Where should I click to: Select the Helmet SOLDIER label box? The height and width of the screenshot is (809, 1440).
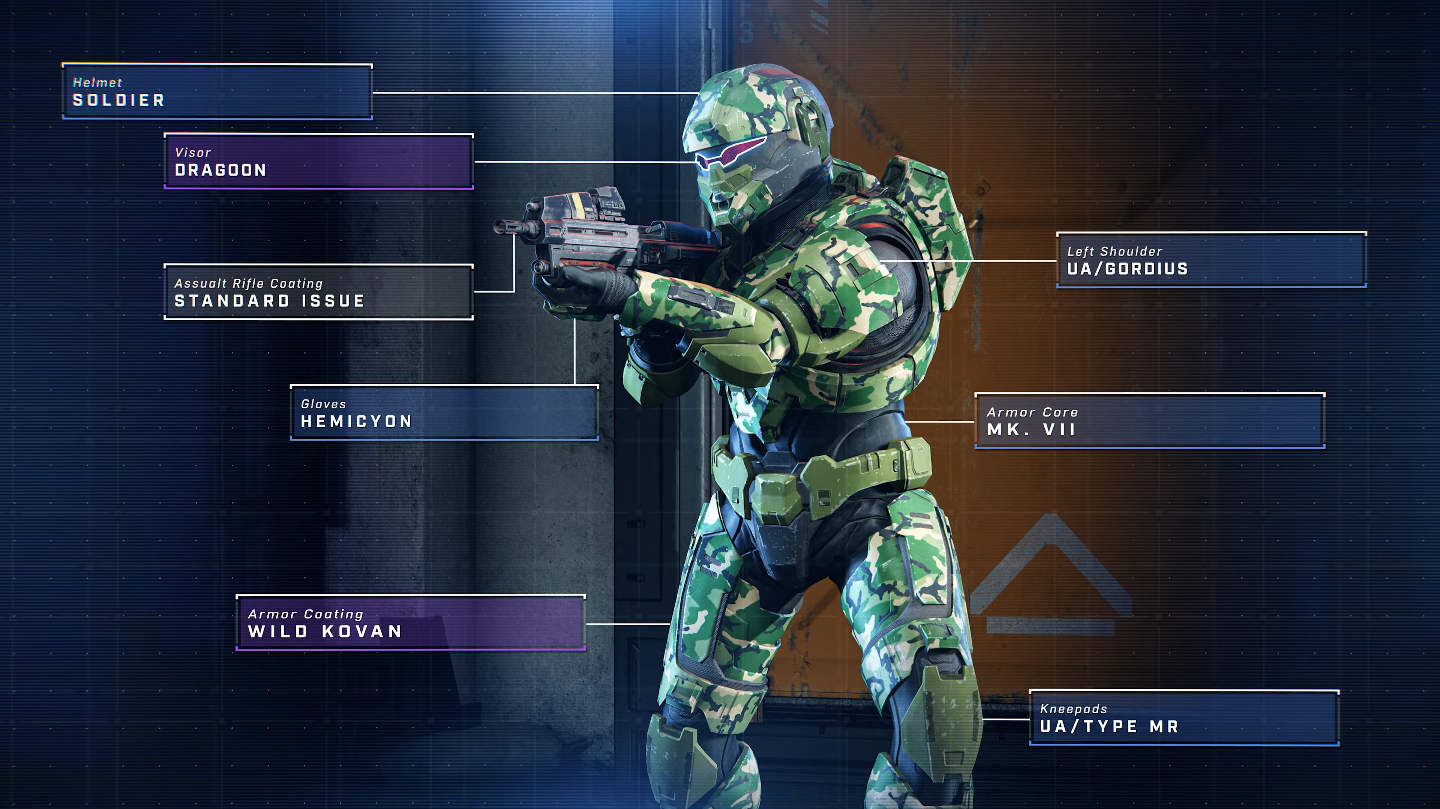pyautogui.click(x=217, y=92)
